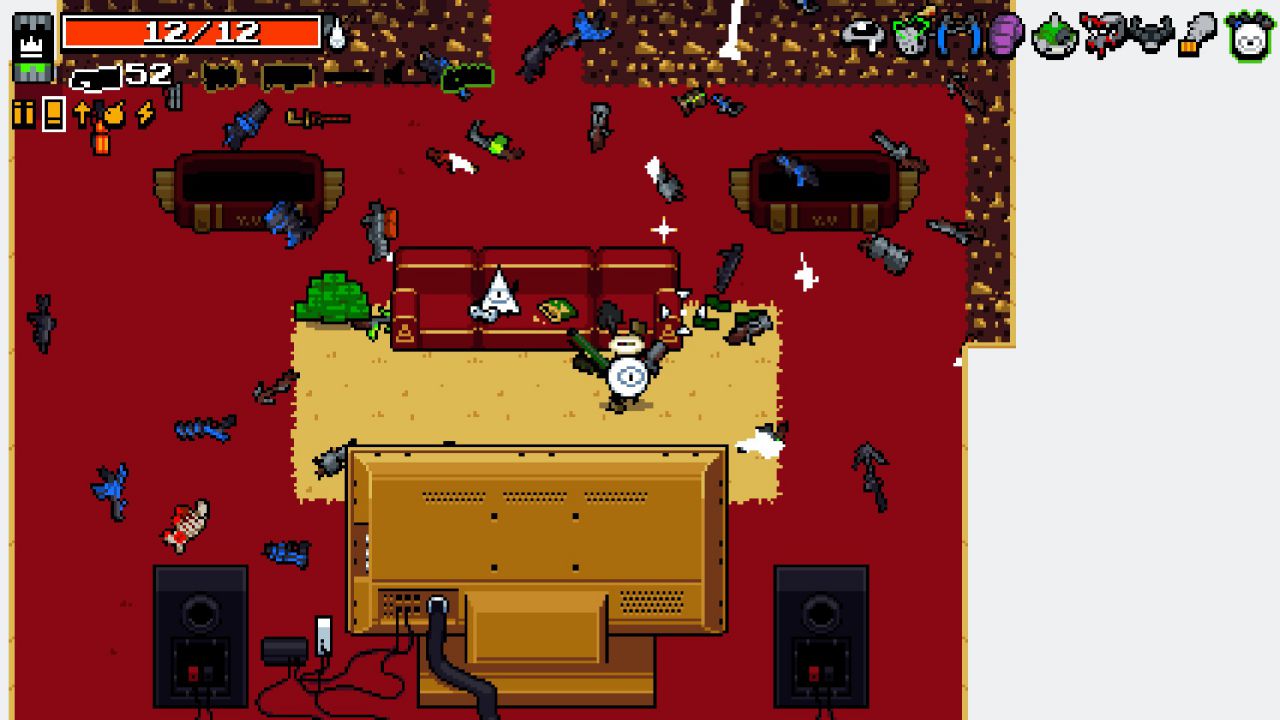Image resolution: width=1280 pixels, height=720 pixels.
Task: Click the green dome mutation icon
Action: [1054, 38]
